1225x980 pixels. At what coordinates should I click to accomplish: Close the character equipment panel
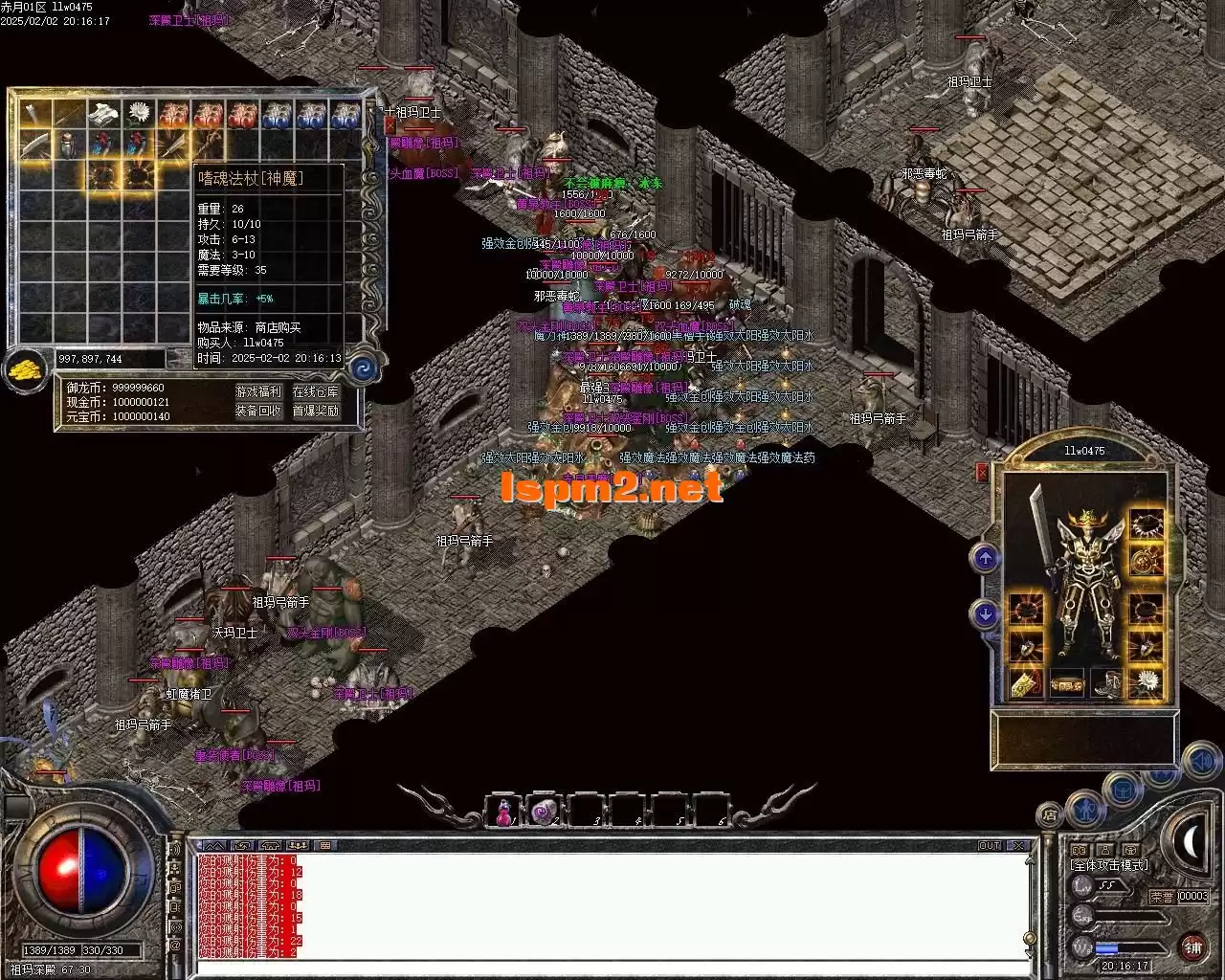pos(982,472)
